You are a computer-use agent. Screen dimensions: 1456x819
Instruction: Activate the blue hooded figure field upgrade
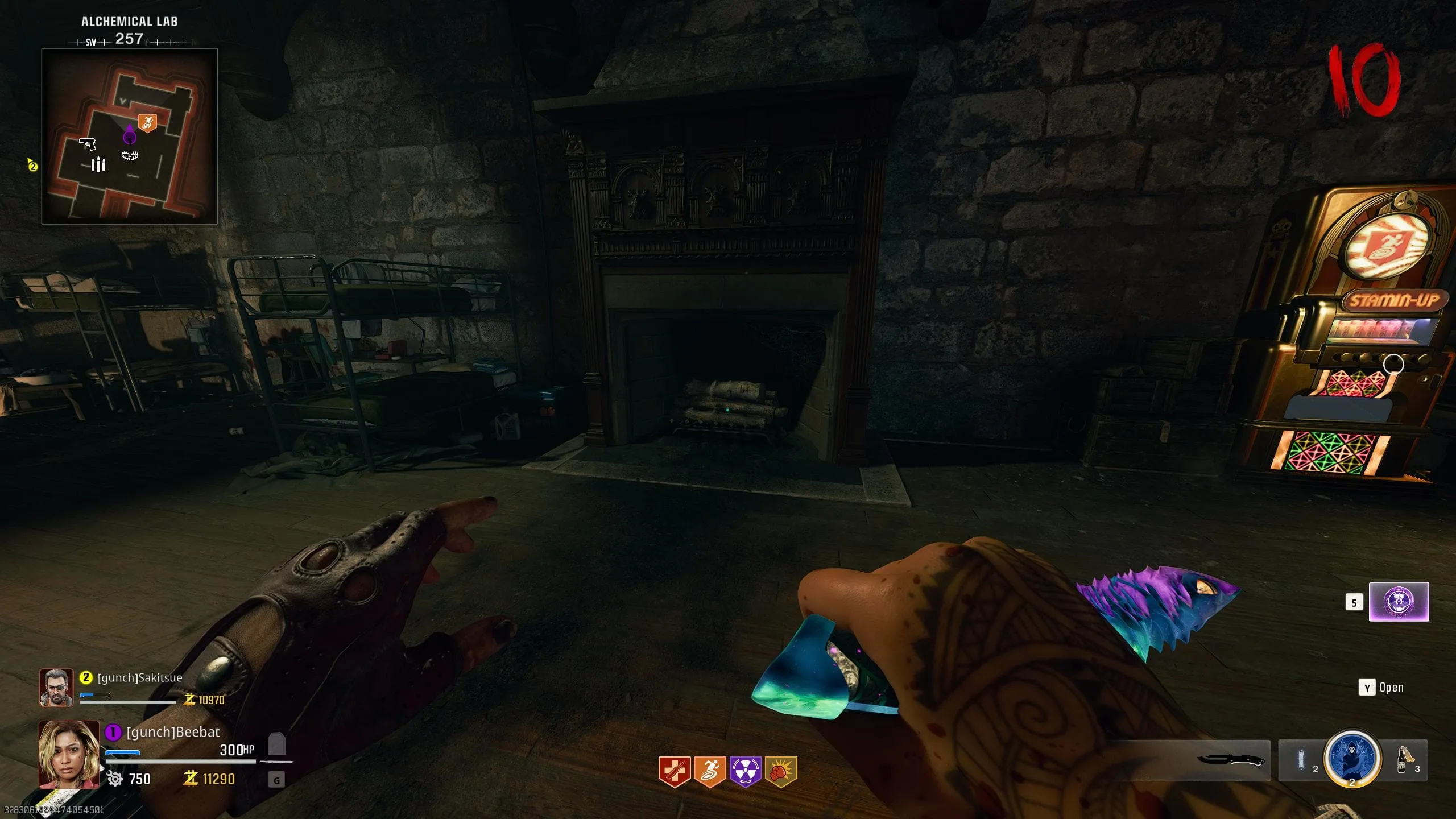[x=1352, y=758]
